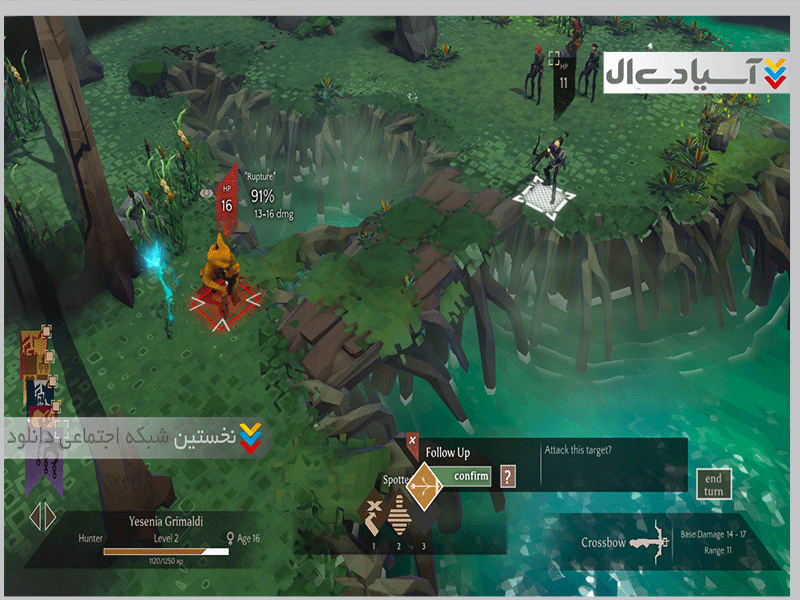
Task: Confirm the Follow Up attack
Action: point(470,476)
